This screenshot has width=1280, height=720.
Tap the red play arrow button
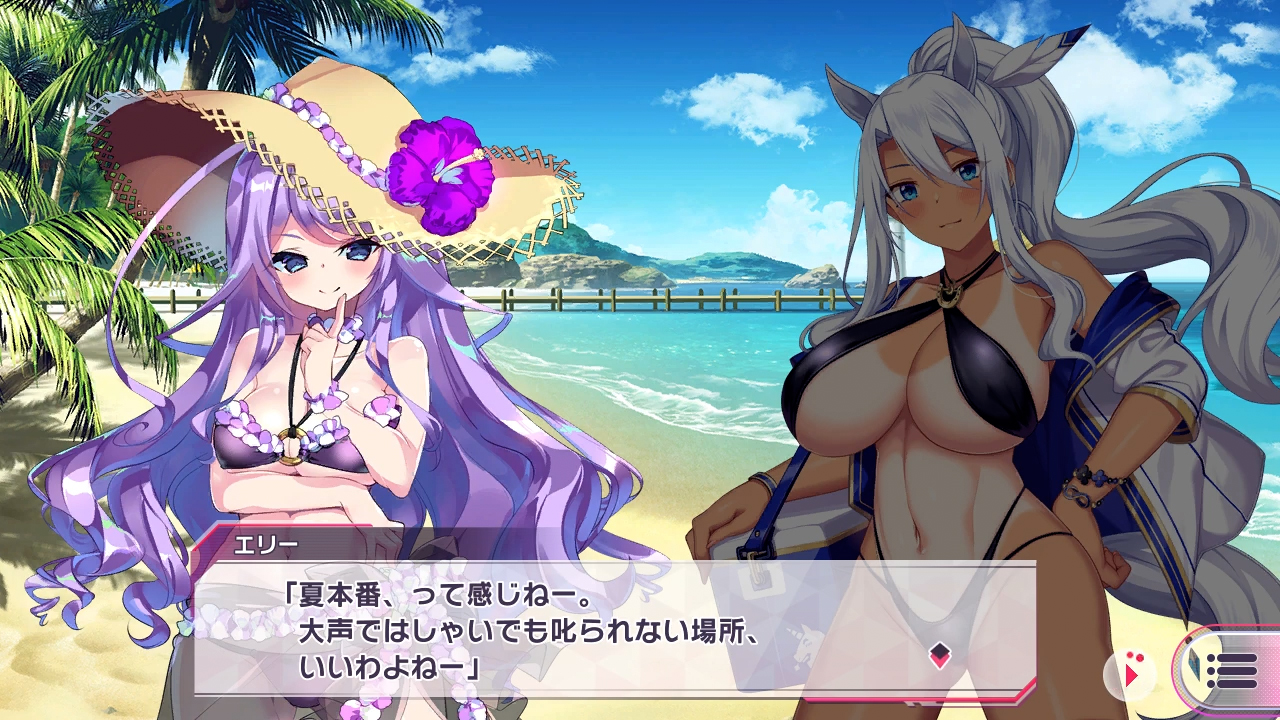coord(1131,673)
